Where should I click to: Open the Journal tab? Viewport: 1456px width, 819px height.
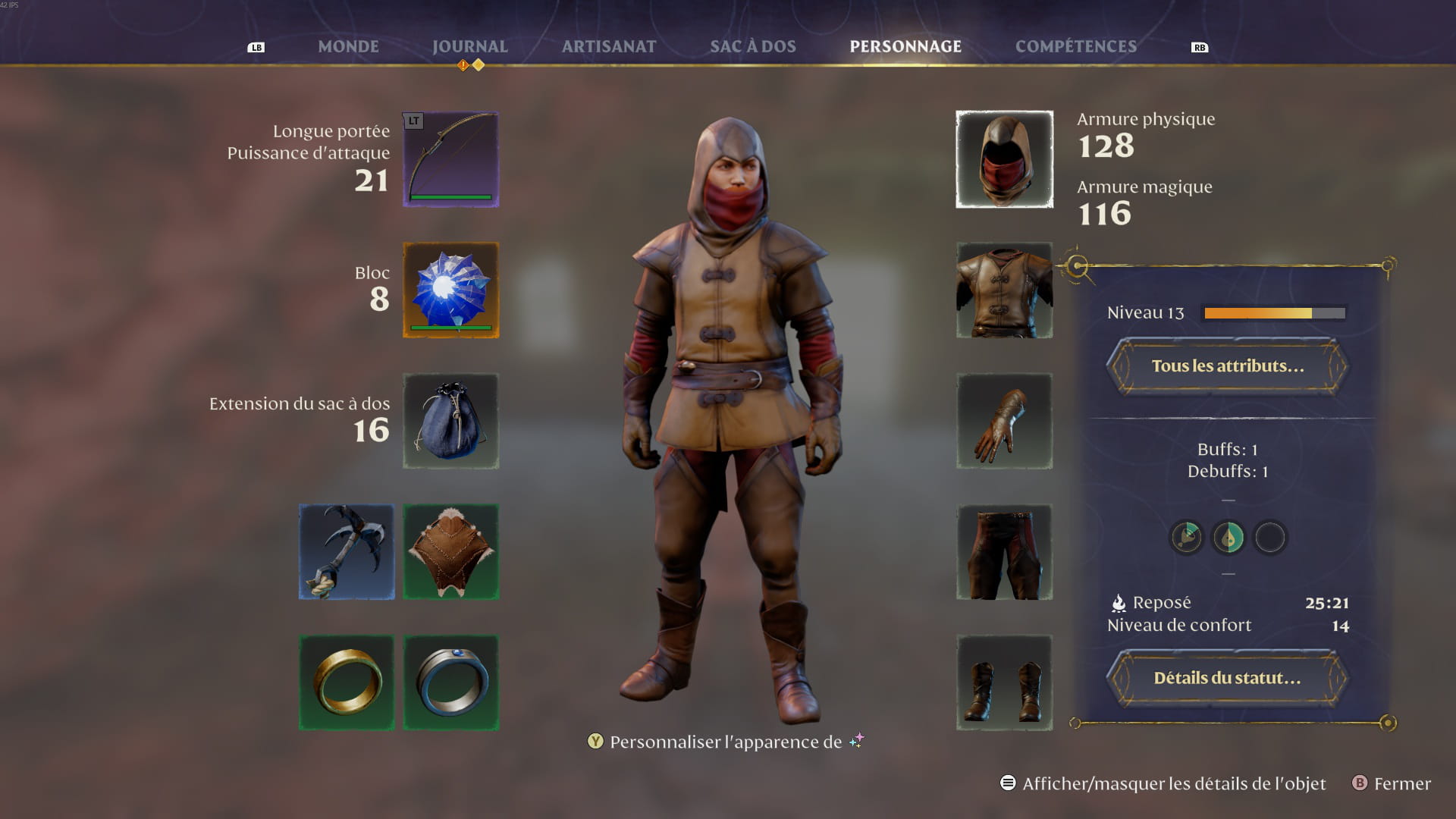(469, 46)
